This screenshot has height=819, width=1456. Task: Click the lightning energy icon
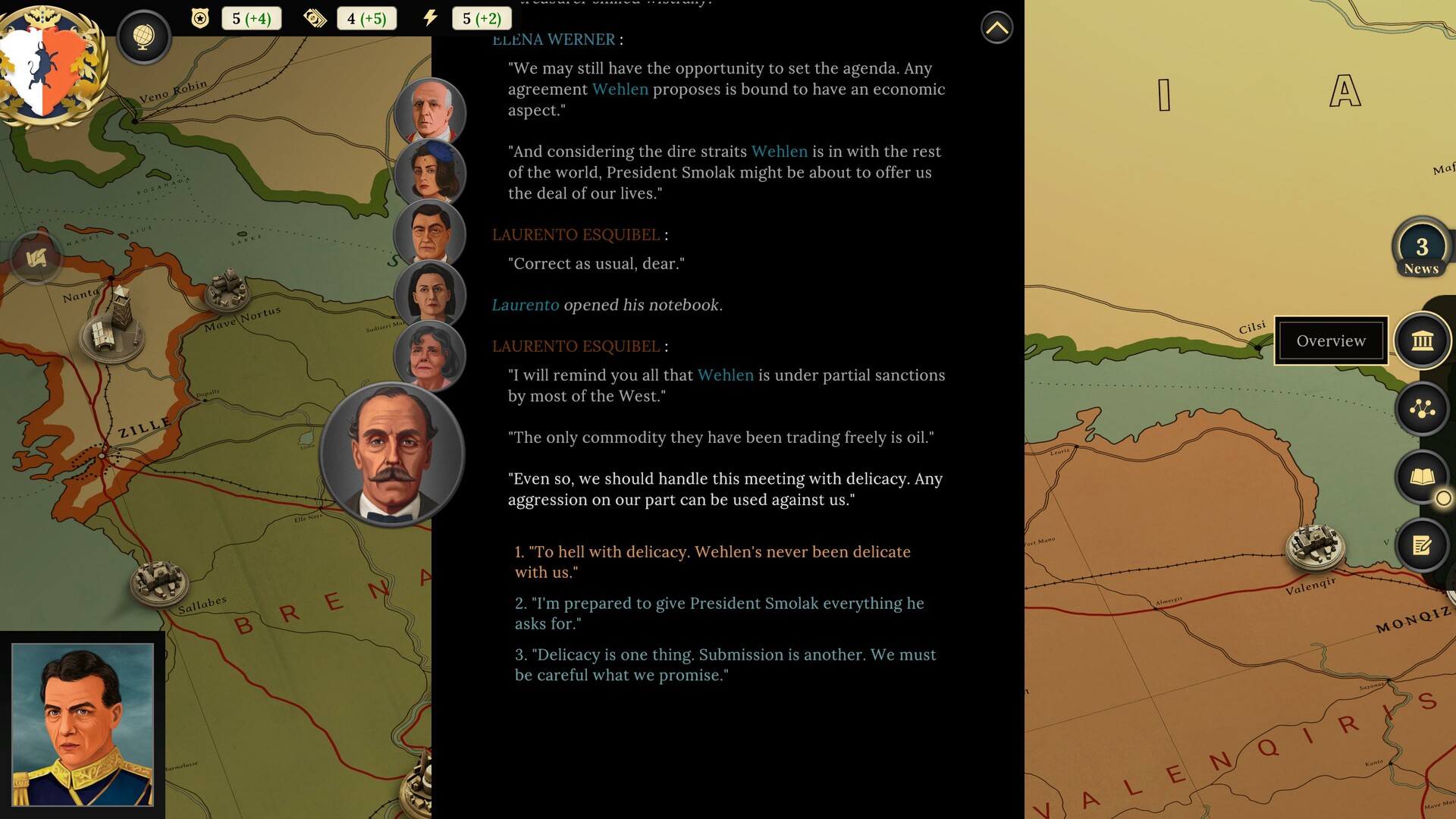(430, 17)
